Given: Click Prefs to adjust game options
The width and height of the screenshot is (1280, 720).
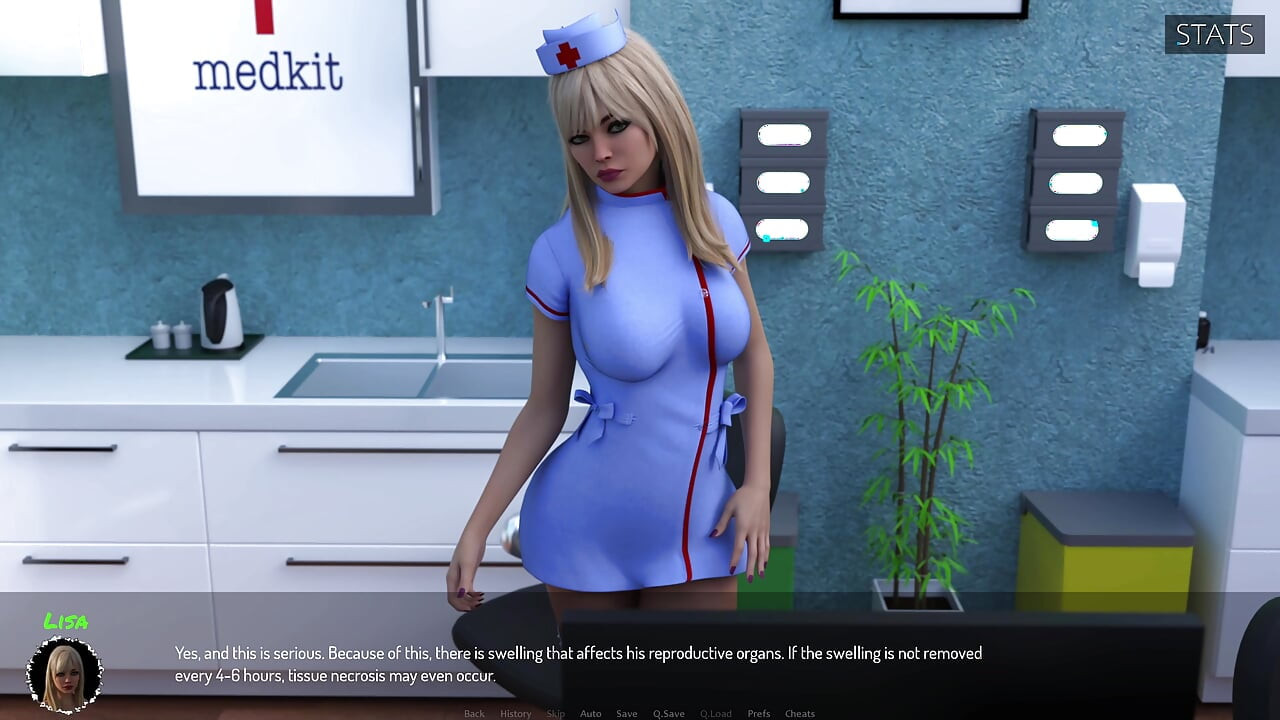Looking at the screenshot, I should tap(758, 713).
